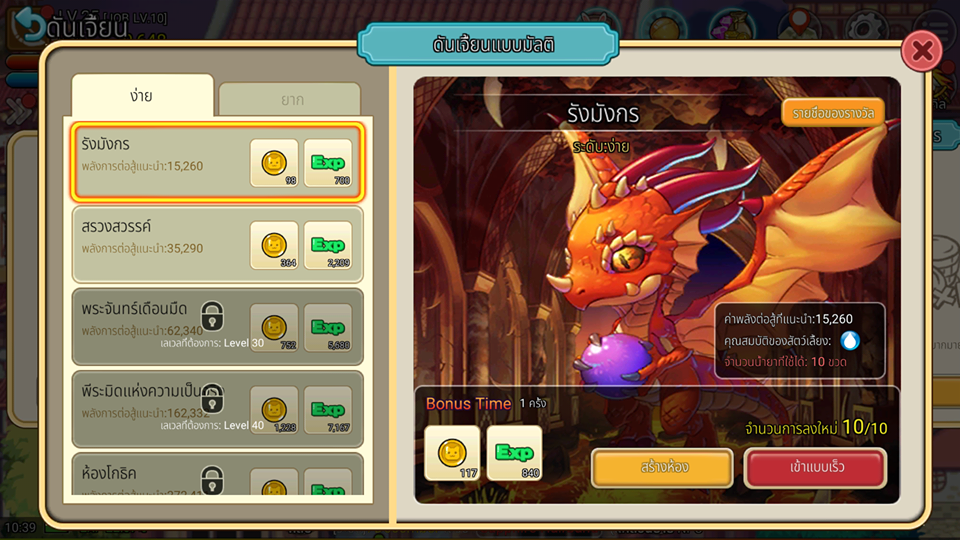Switch to the ยาก difficulty tab
Viewport: 960px width, 540px height.
coord(290,100)
